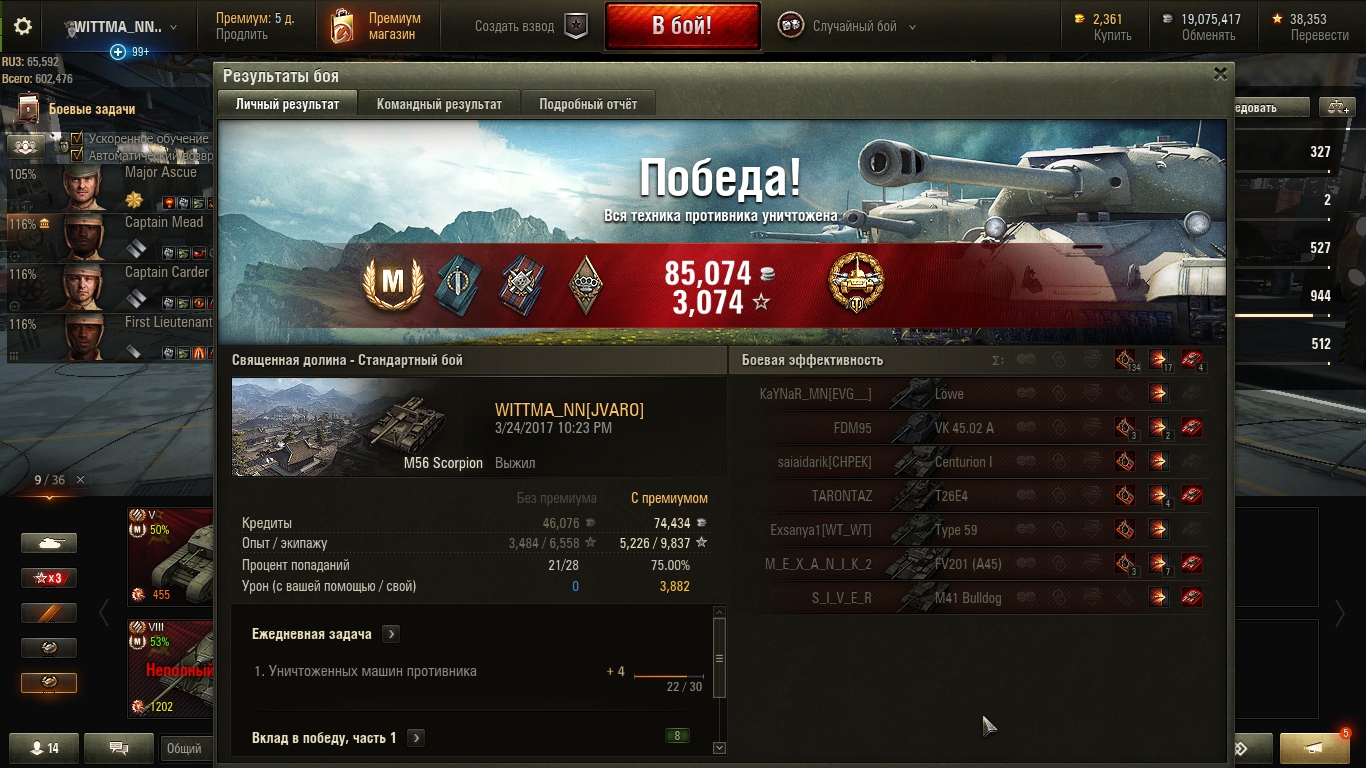Open the Подробный отчёт tab

point(588,104)
